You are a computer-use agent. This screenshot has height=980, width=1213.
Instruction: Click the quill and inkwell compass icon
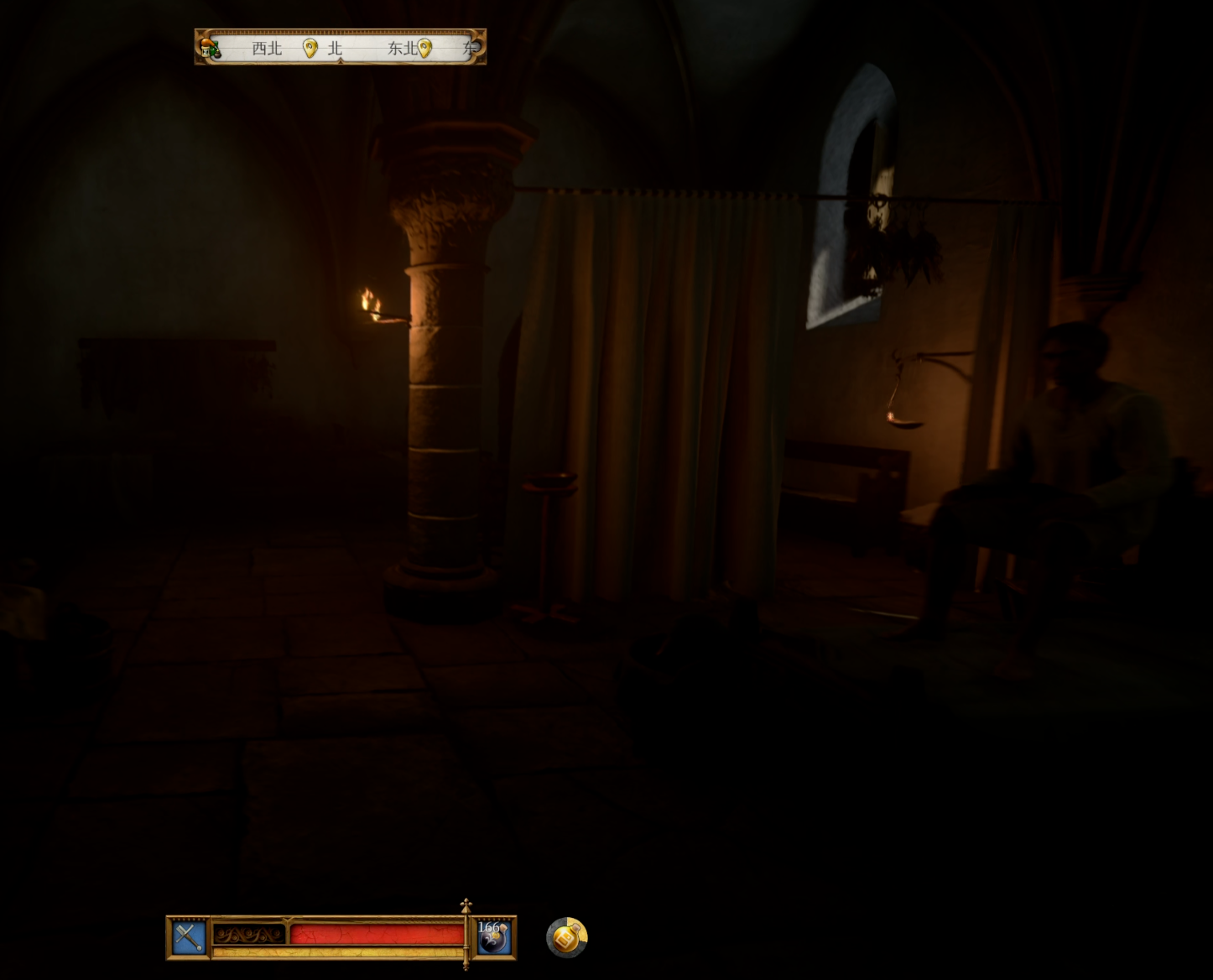[210, 48]
